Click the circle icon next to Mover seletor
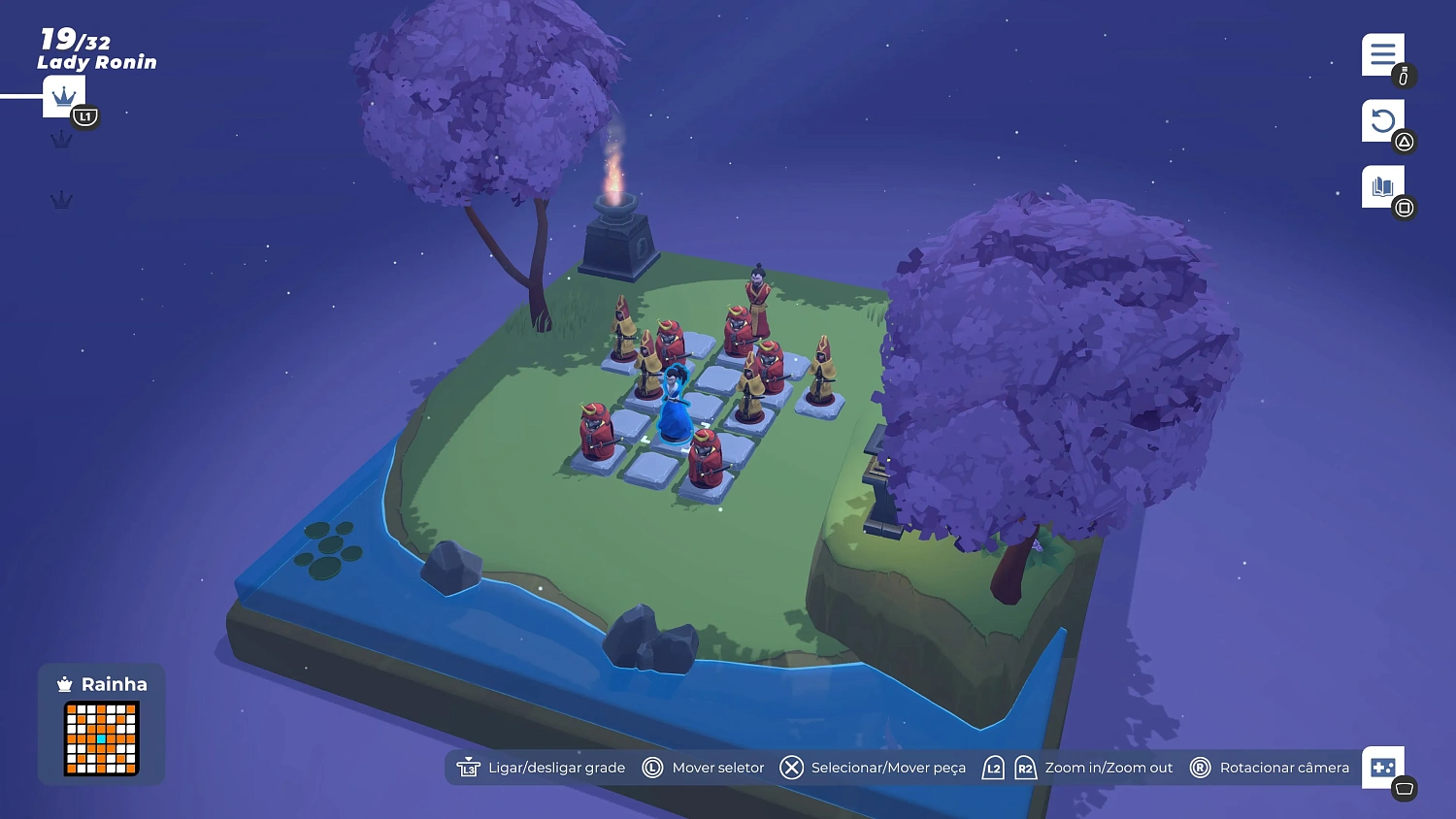The image size is (1456, 819). click(651, 767)
